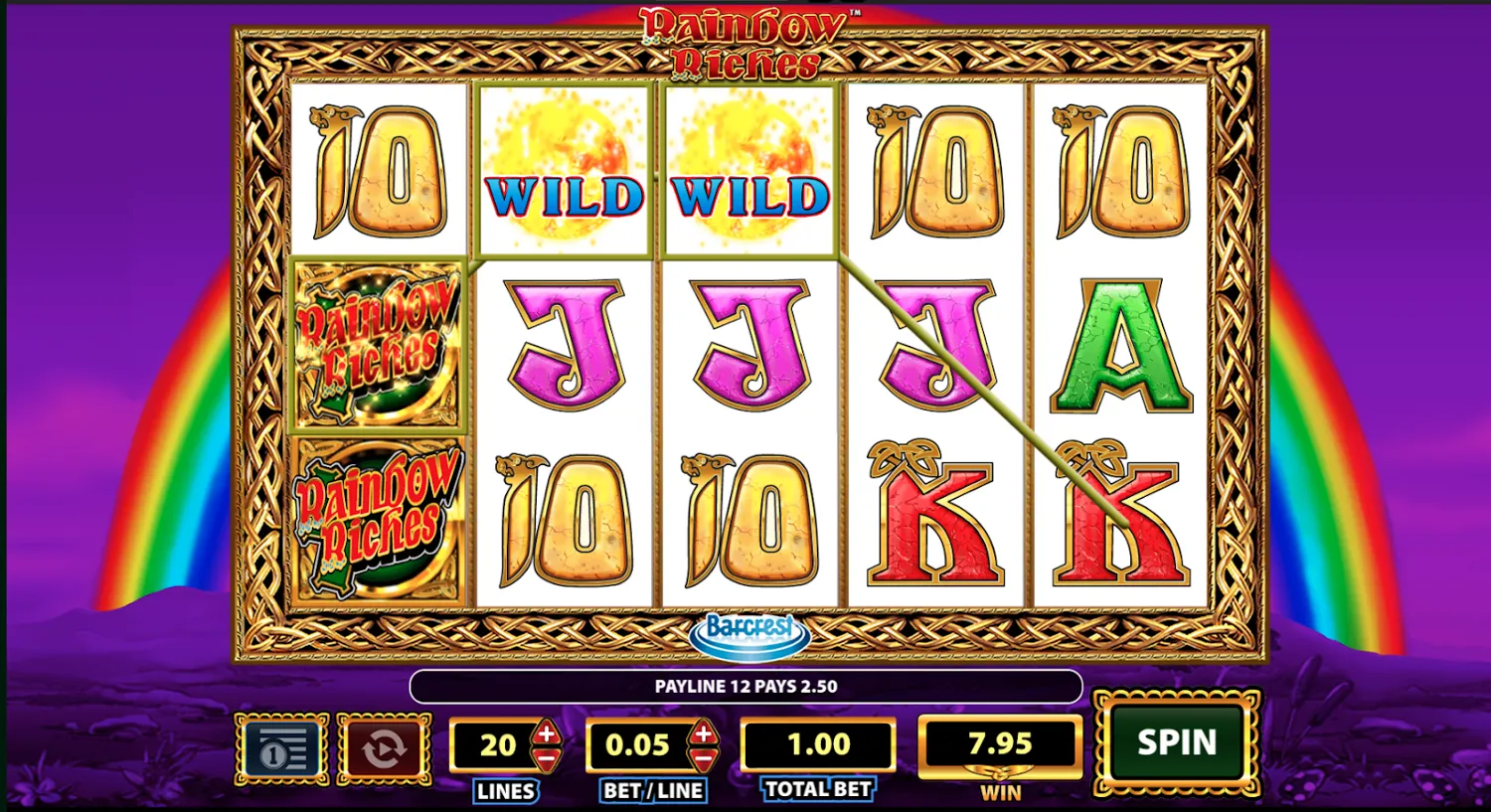Select the WILD symbol on third reel
The width and height of the screenshot is (1491, 812).
pos(747,169)
